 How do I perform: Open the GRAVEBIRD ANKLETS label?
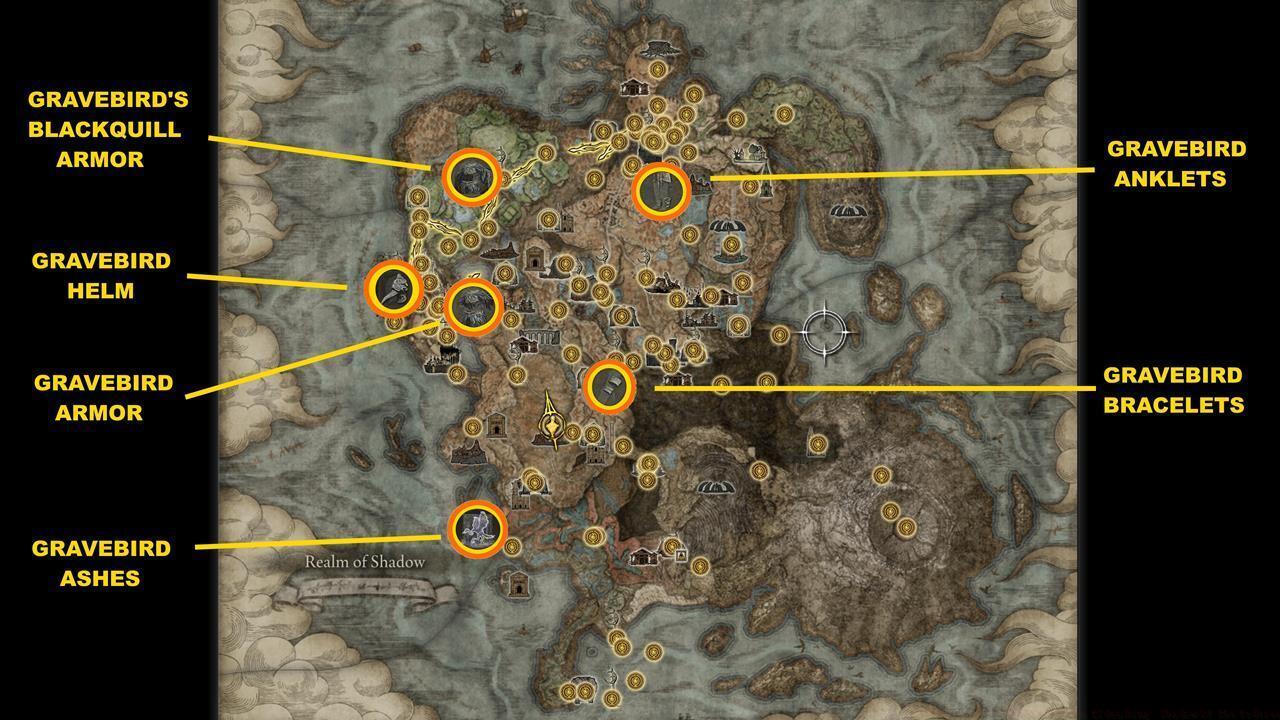pyautogui.click(x=1176, y=163)
